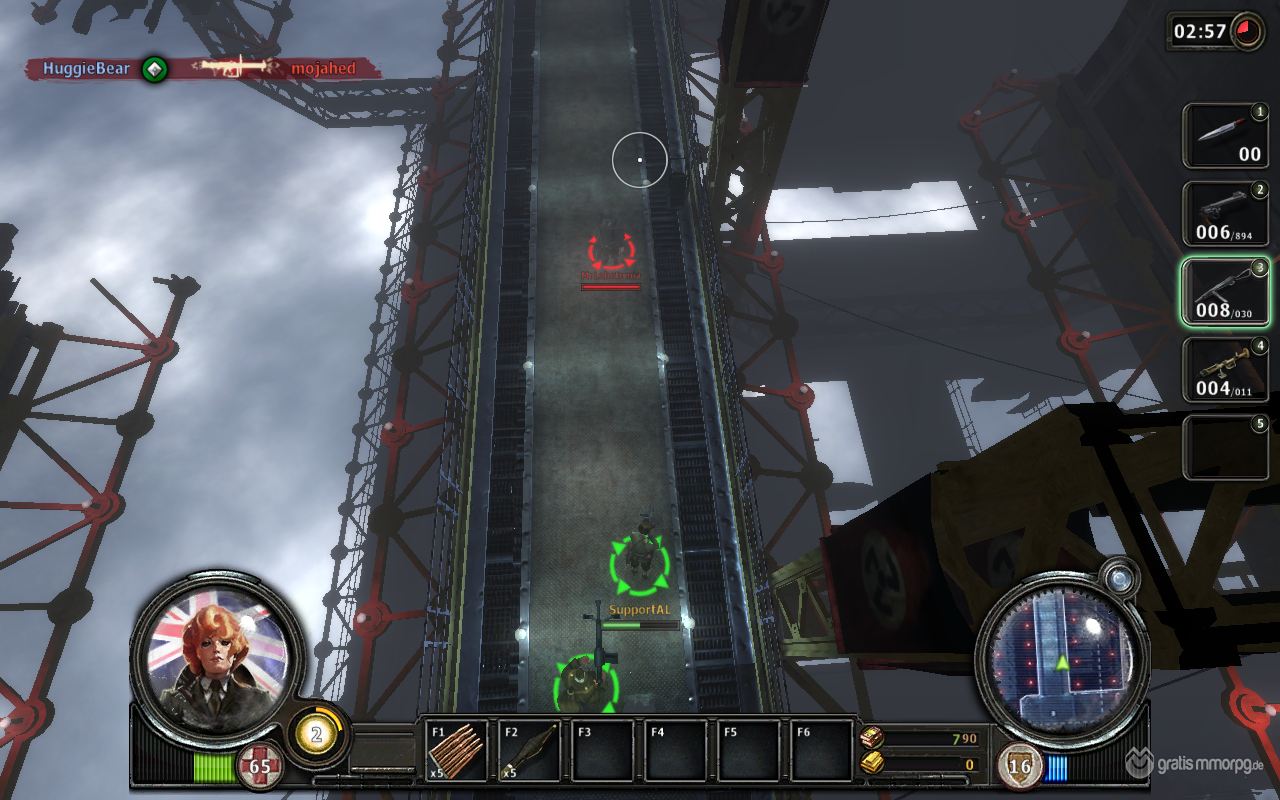Image resolution: width=1280 pixels, height=800 pixels.
Task: Choose the submachine gun in slot 3
Action: [1226, 292]
